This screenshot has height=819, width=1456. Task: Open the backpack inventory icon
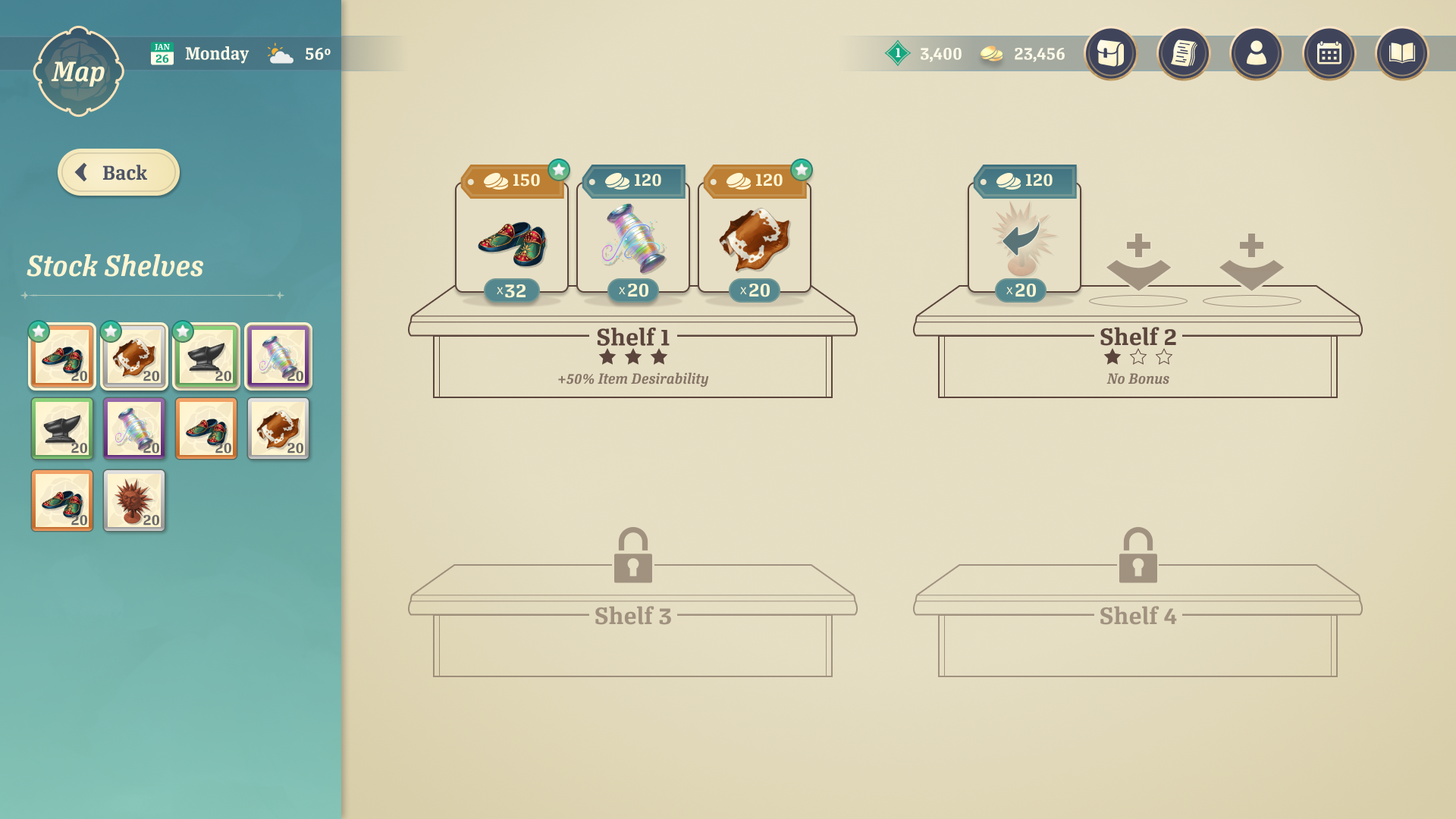click(x=1110, y=53)
